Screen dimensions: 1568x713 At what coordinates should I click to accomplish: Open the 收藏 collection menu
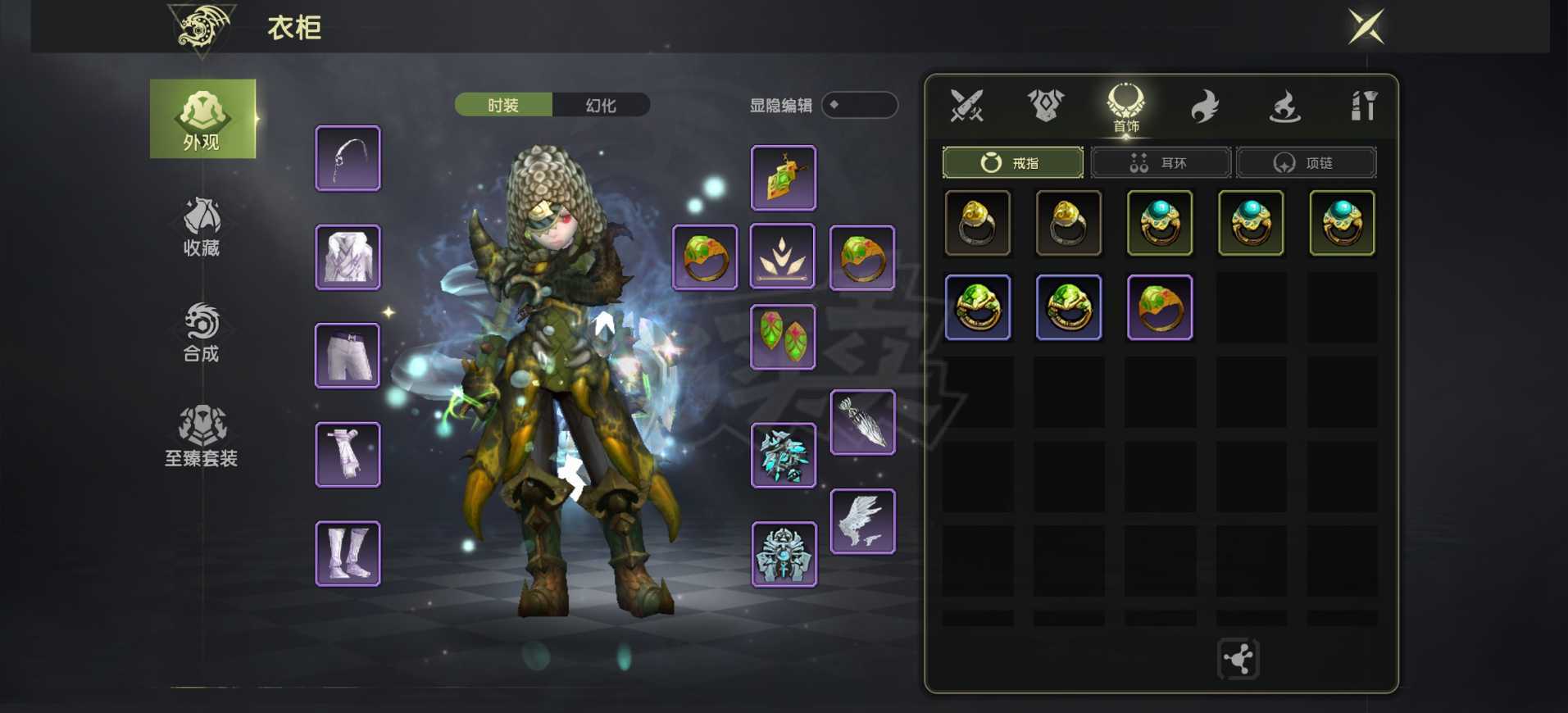pyautogui.click(x=202, y=226)
